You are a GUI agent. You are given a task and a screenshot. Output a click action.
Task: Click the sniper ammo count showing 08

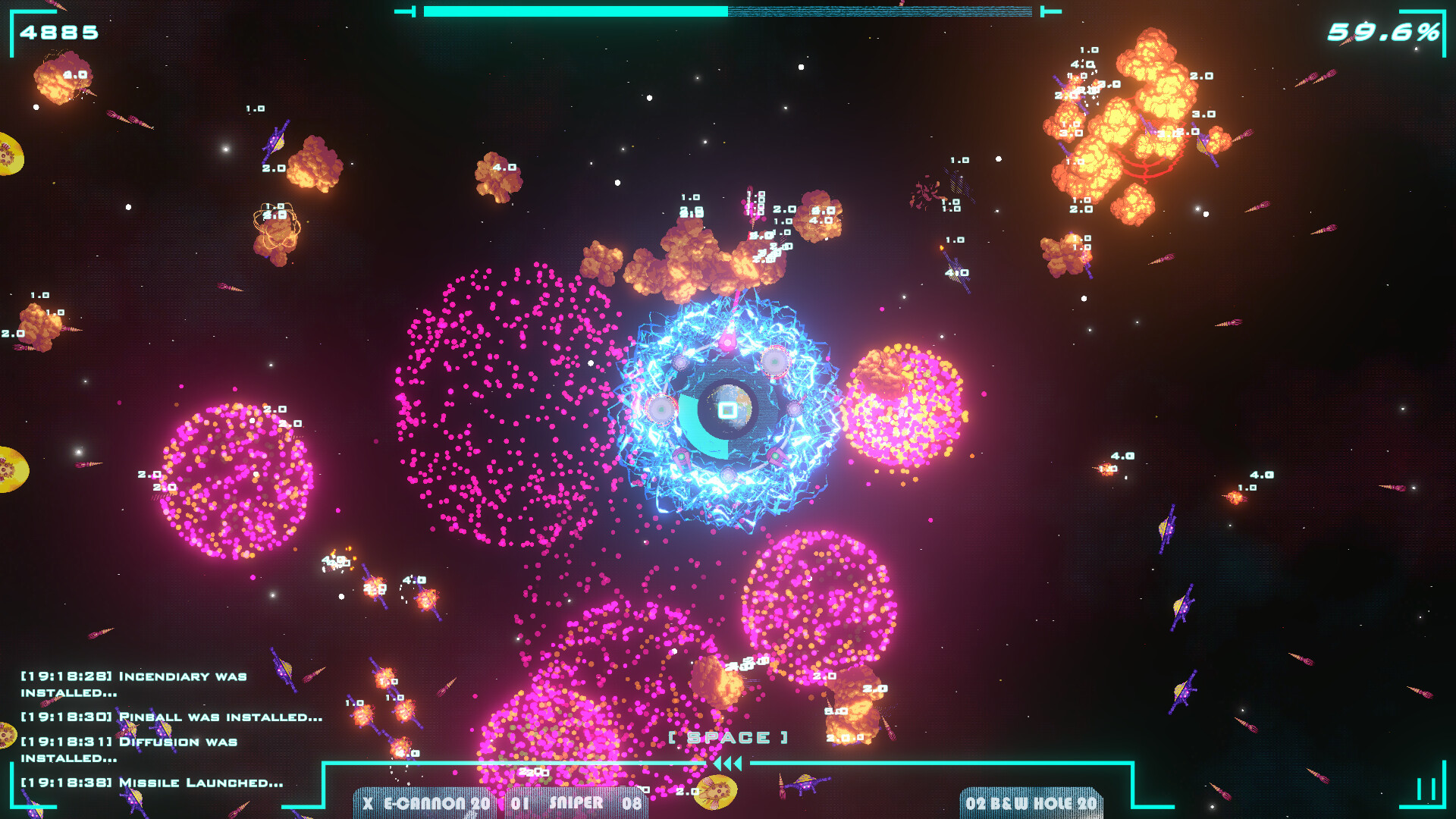click(632, 805)
